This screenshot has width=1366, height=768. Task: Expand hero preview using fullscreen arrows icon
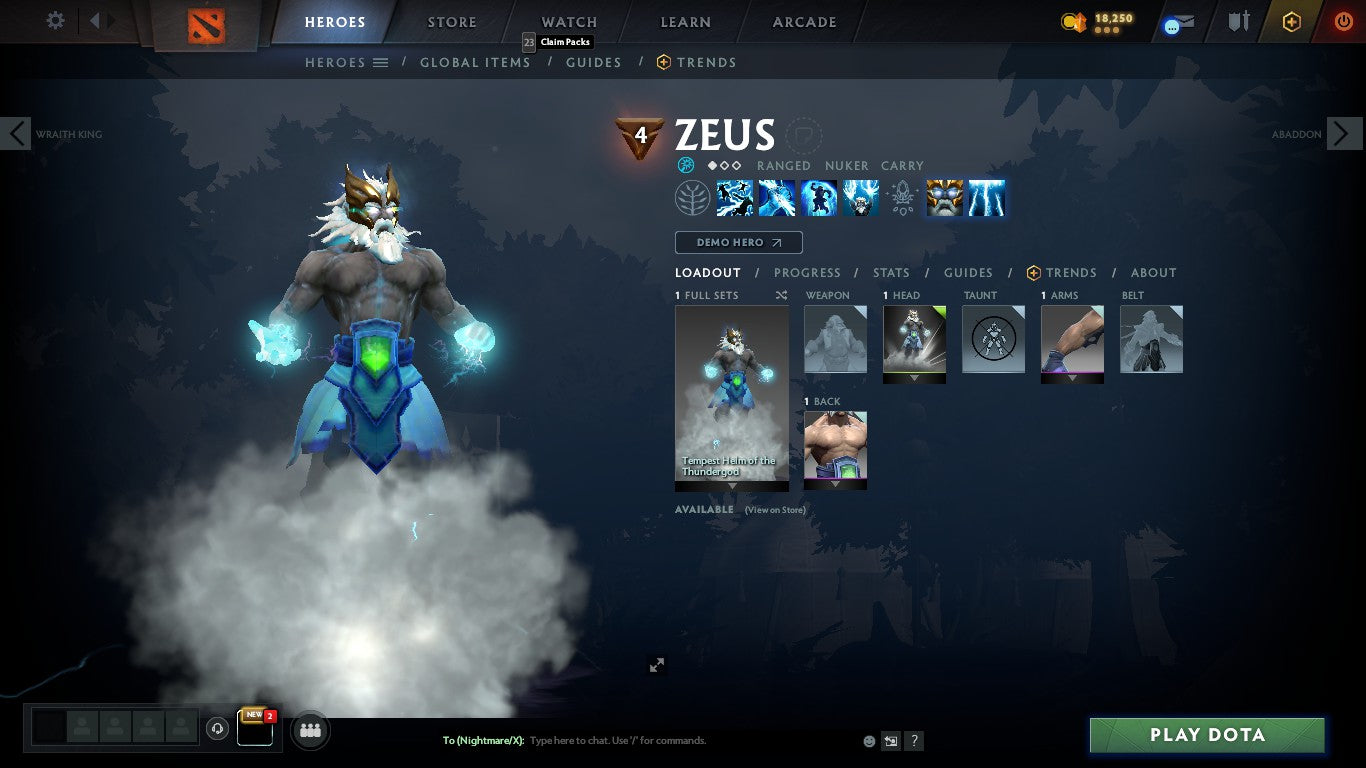pos(657,664)
